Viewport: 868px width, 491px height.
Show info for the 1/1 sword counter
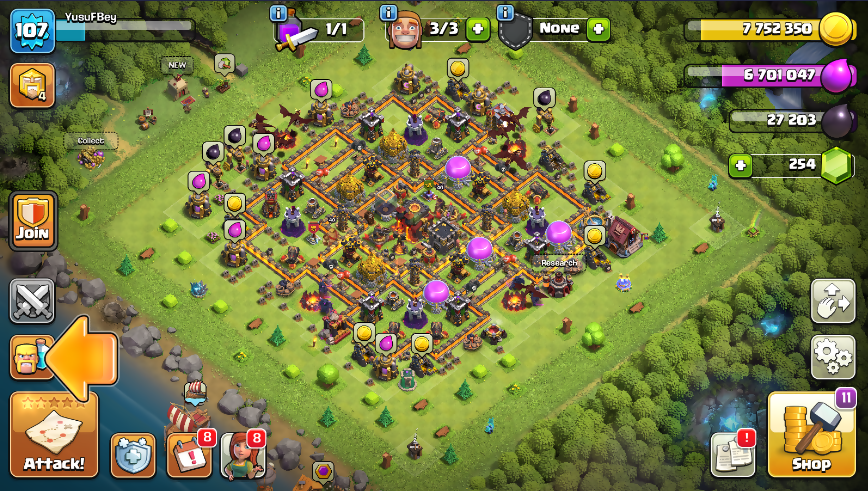pos(279,13)
